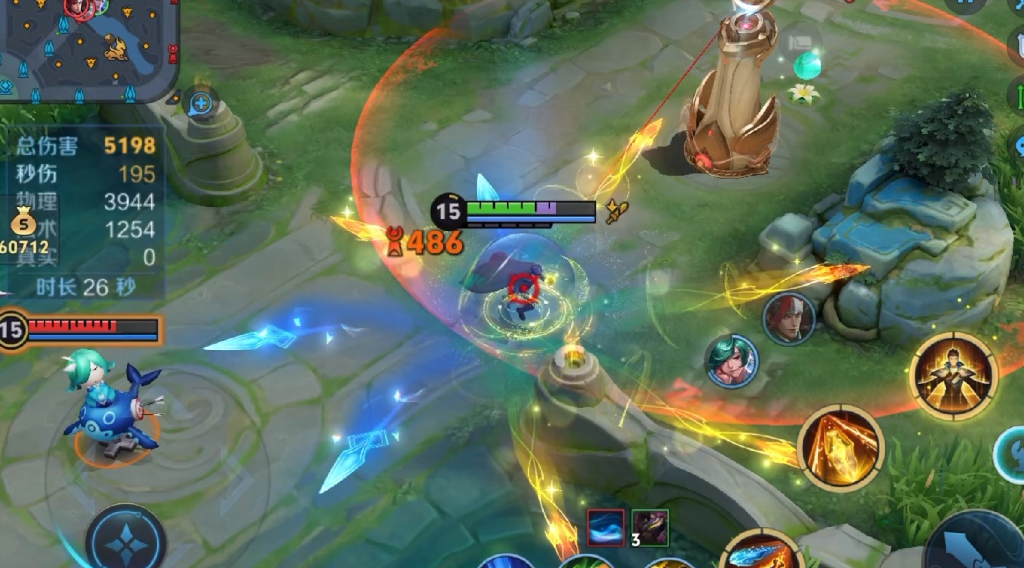Expand the map with the magnifier plus button

201,102
